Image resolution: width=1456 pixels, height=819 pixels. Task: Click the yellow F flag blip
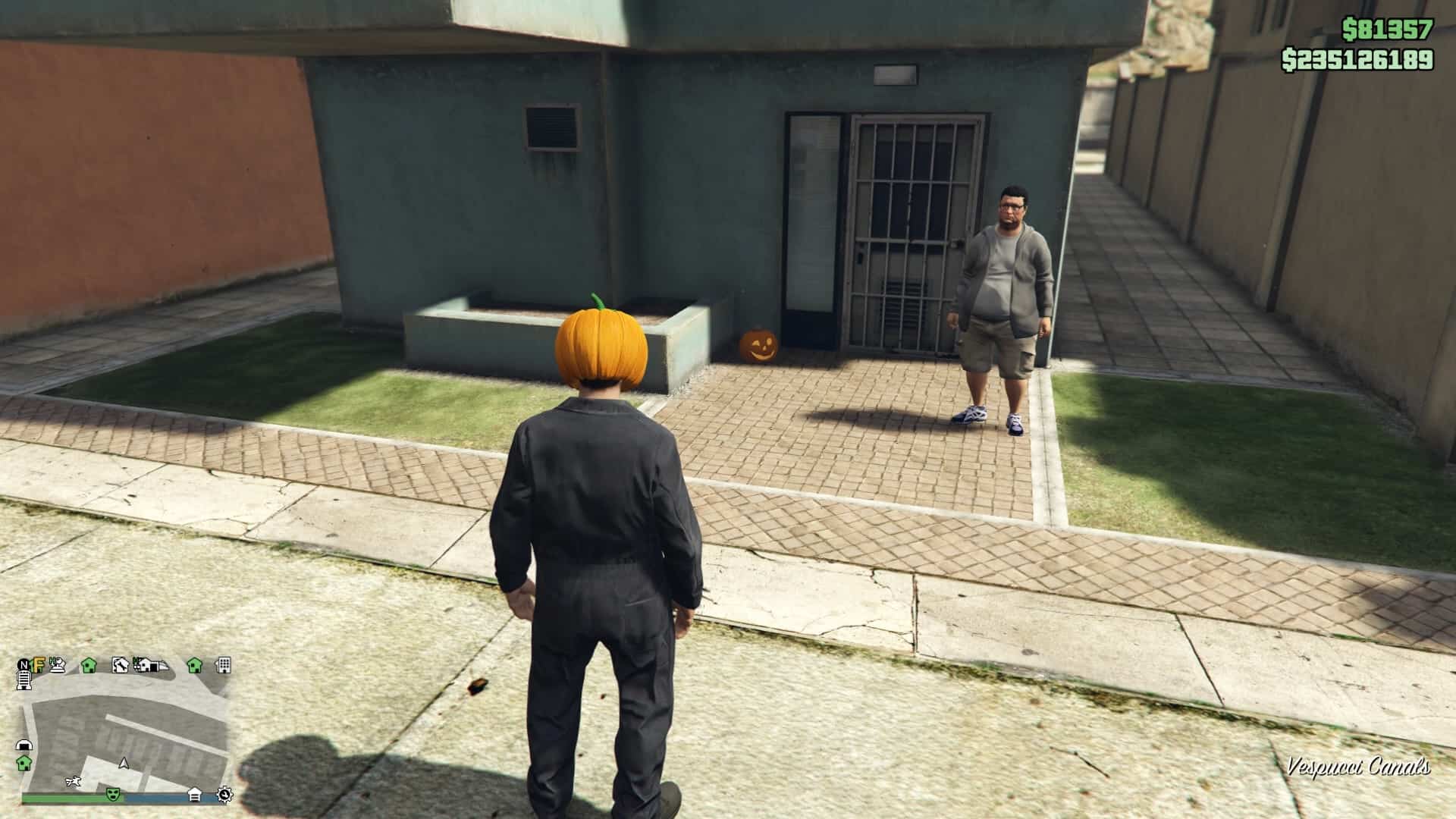pyautogui.click(x=39, y=664)
